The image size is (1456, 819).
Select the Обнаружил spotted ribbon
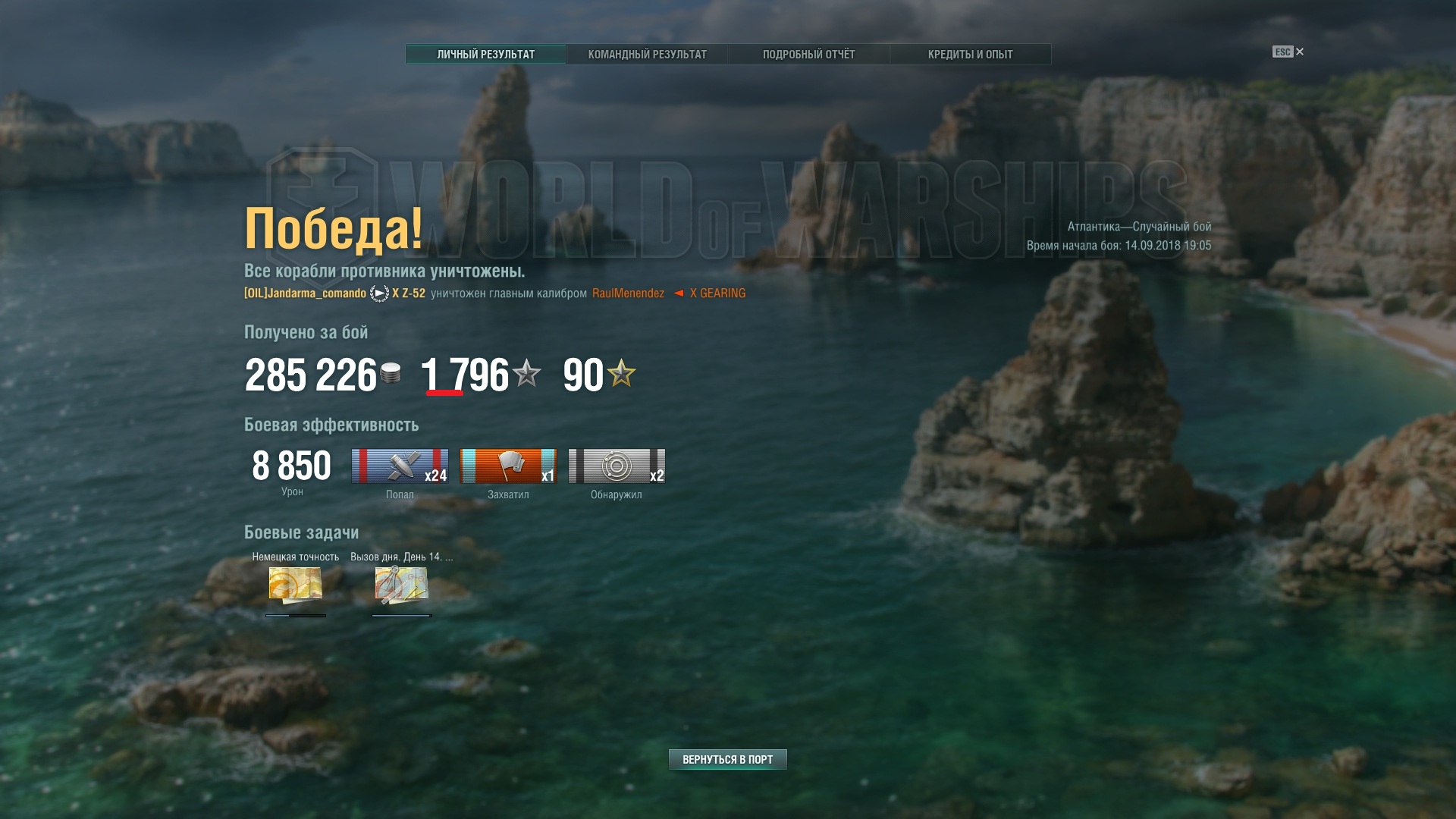[617, 466]
